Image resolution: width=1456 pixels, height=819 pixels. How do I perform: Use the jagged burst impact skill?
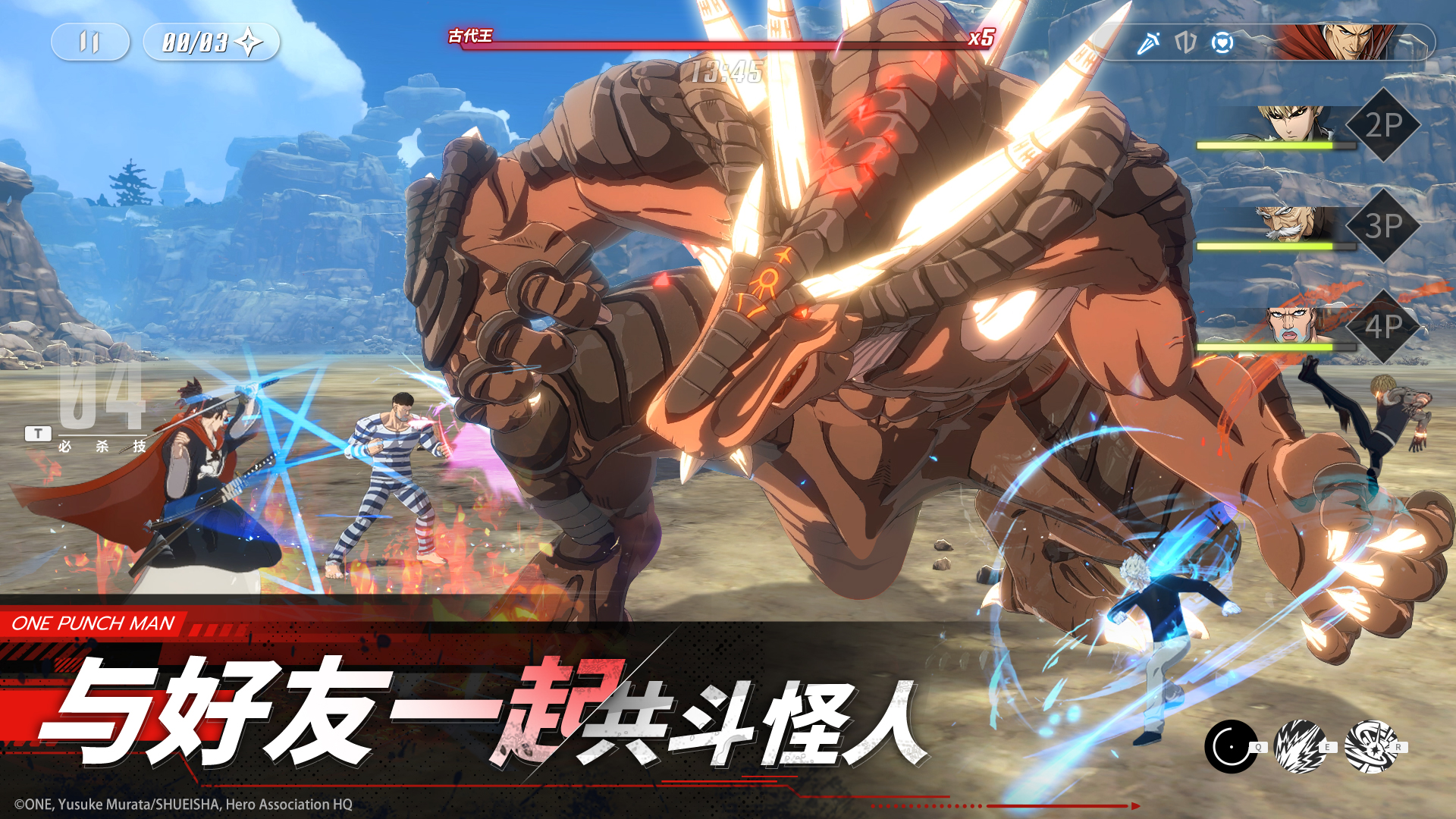[x=1300, y=747]
